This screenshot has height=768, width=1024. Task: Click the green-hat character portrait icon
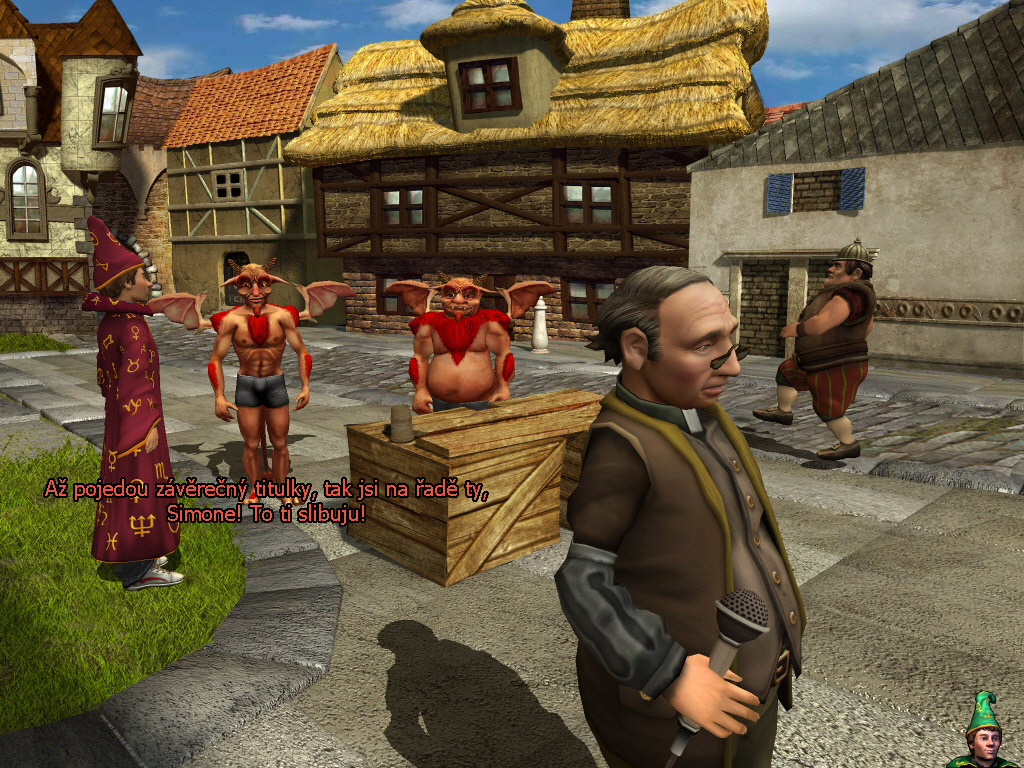point(983,733)
